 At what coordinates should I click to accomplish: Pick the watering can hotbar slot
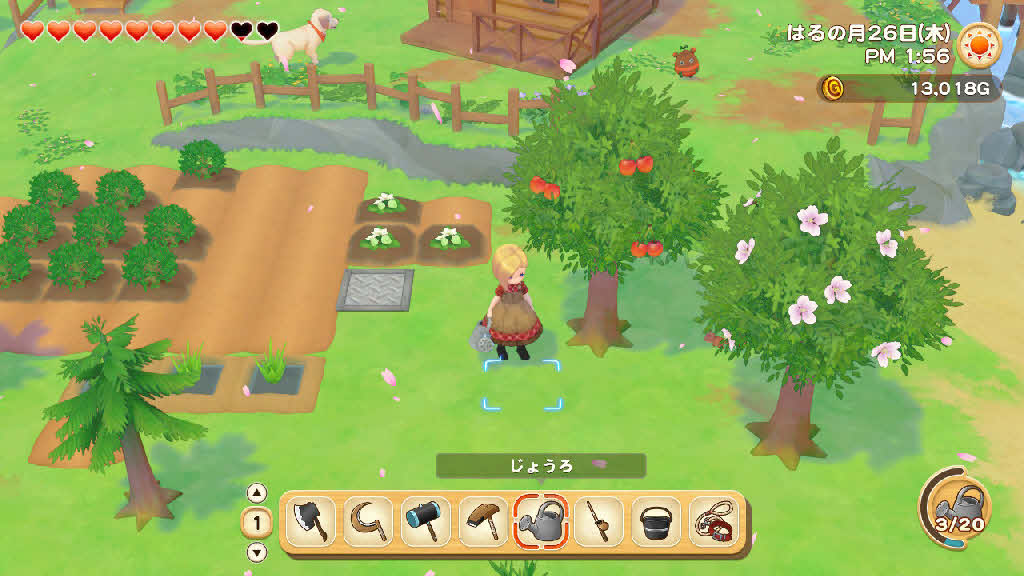(541, 521)
